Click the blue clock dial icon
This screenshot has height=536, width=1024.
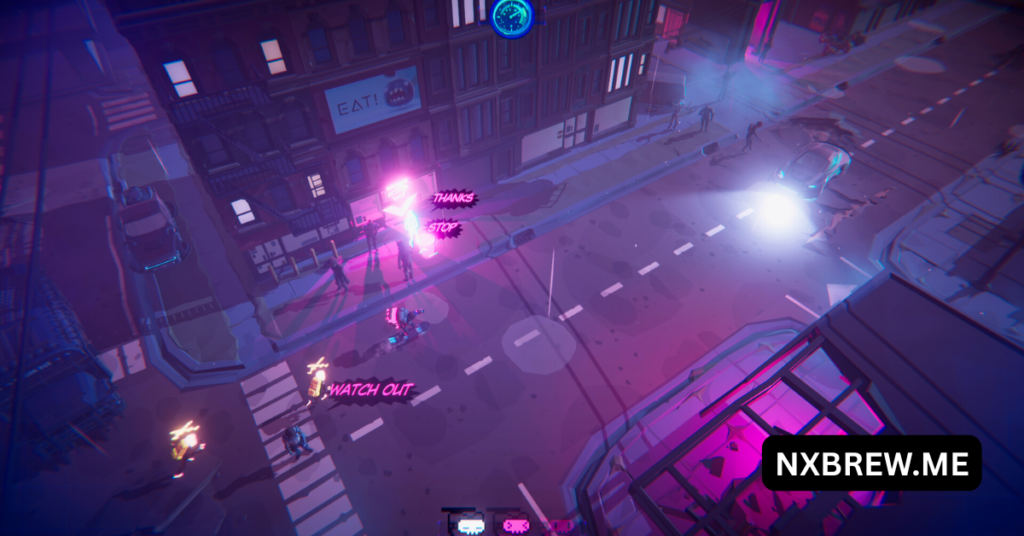point(512,16)
